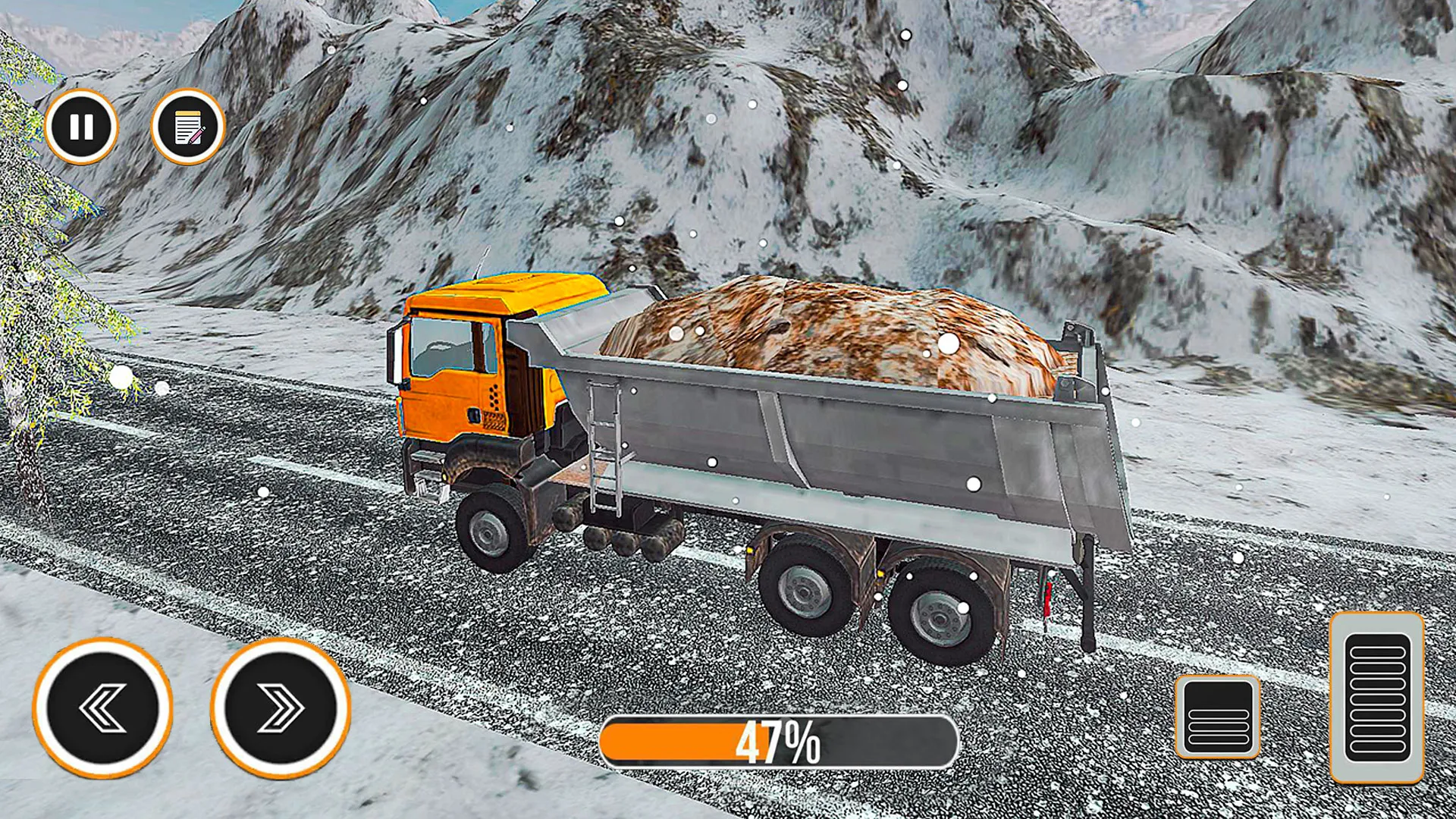Pause the game with the pause button
Image resolution: width=1456 pixels, height=819 pixels.
81,127
